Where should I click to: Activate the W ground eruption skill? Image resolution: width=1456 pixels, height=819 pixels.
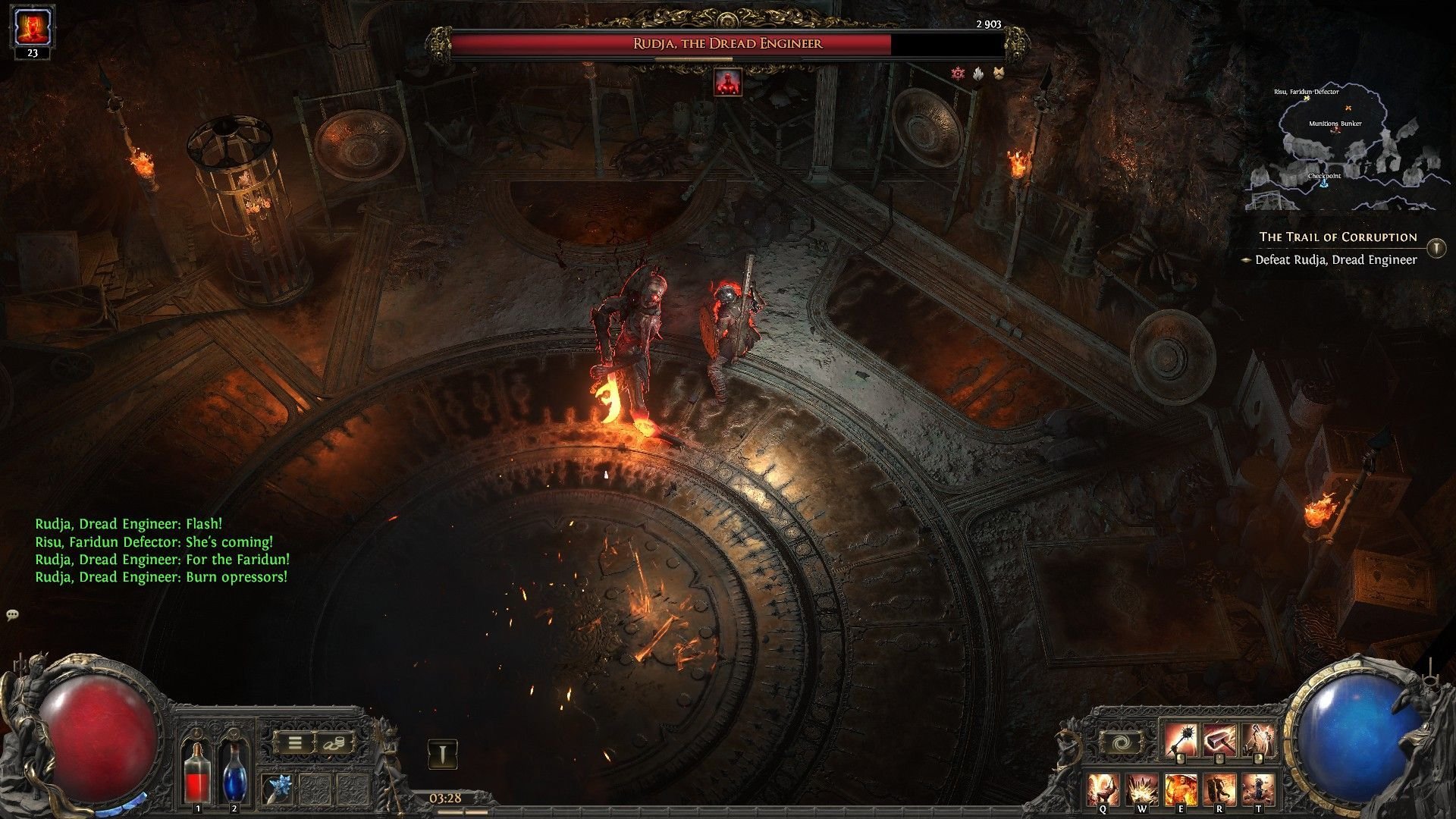pos(1141,789)
